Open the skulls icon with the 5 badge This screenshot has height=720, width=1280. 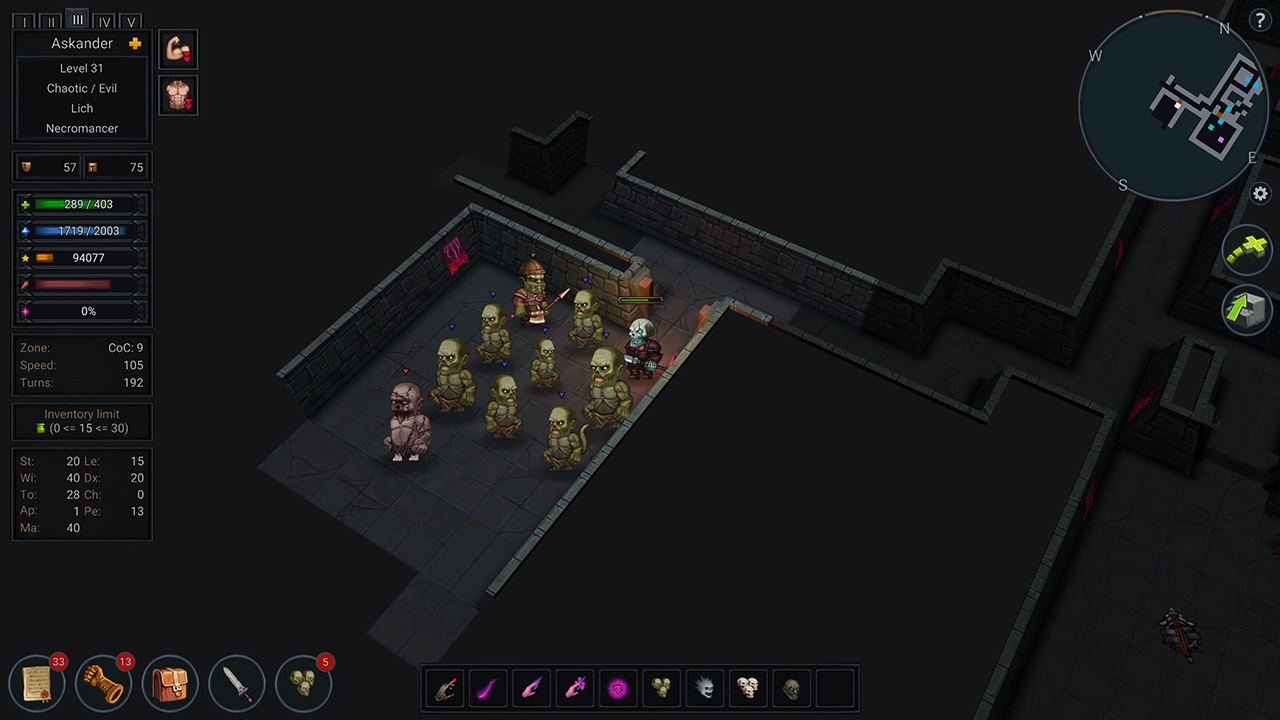pyautogui.click(x=303, y=683)
